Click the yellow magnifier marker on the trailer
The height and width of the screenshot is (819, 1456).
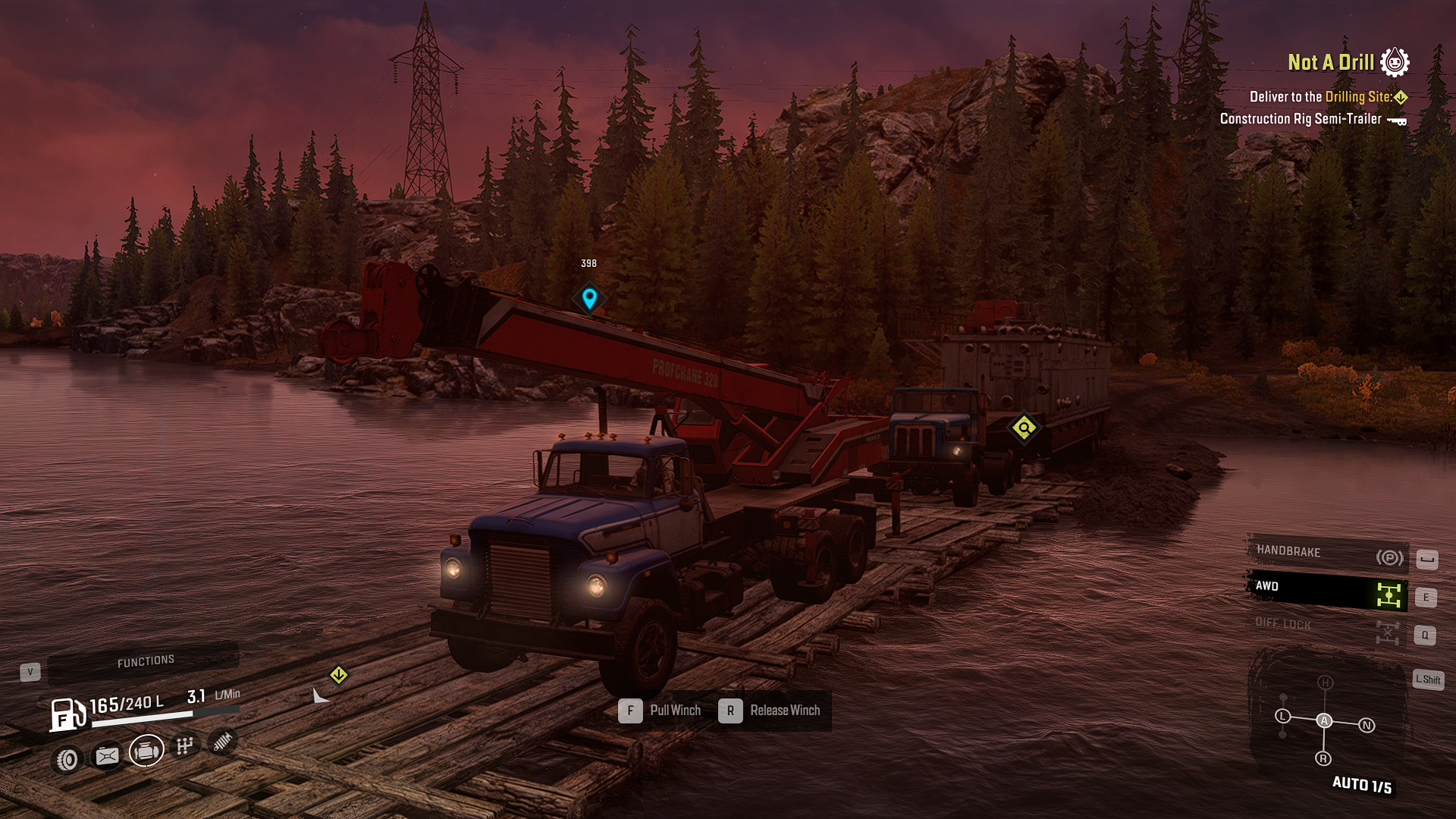(1024, 428)
